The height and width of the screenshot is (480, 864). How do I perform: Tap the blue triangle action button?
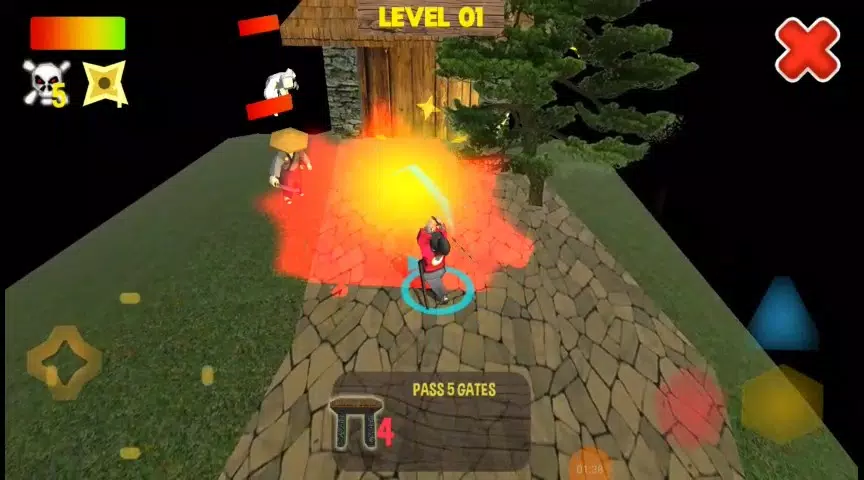click(x=783, y=317)
